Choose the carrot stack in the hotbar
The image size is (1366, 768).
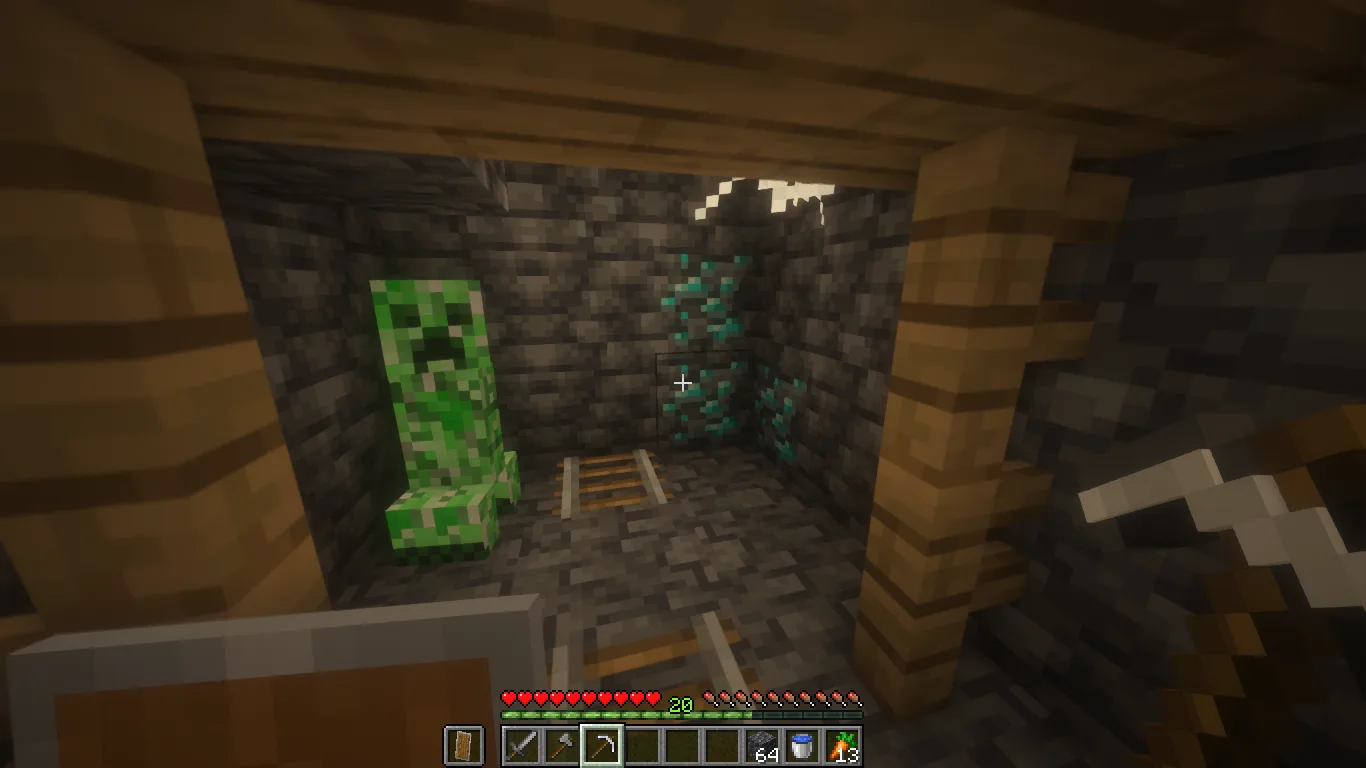click(842, 746)
